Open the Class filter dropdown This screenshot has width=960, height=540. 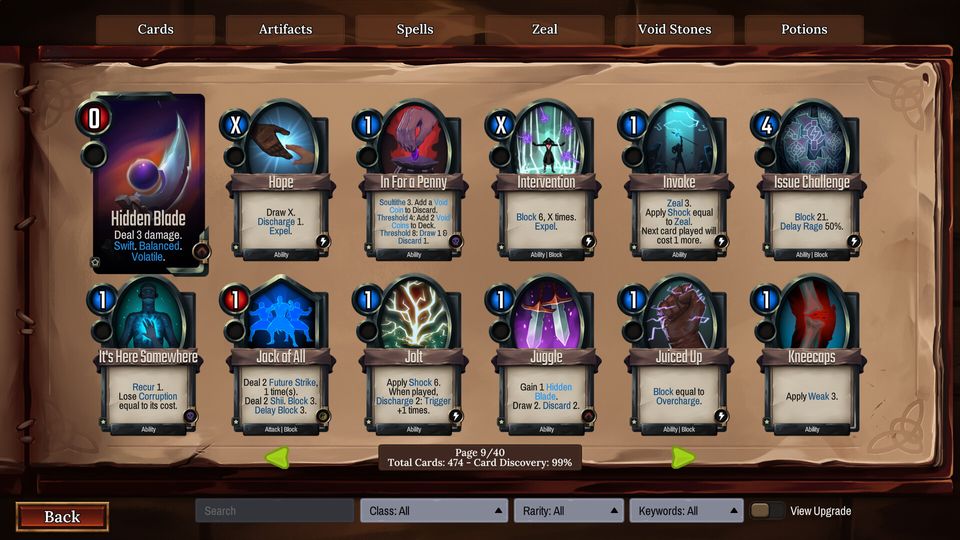click(433, 511)
